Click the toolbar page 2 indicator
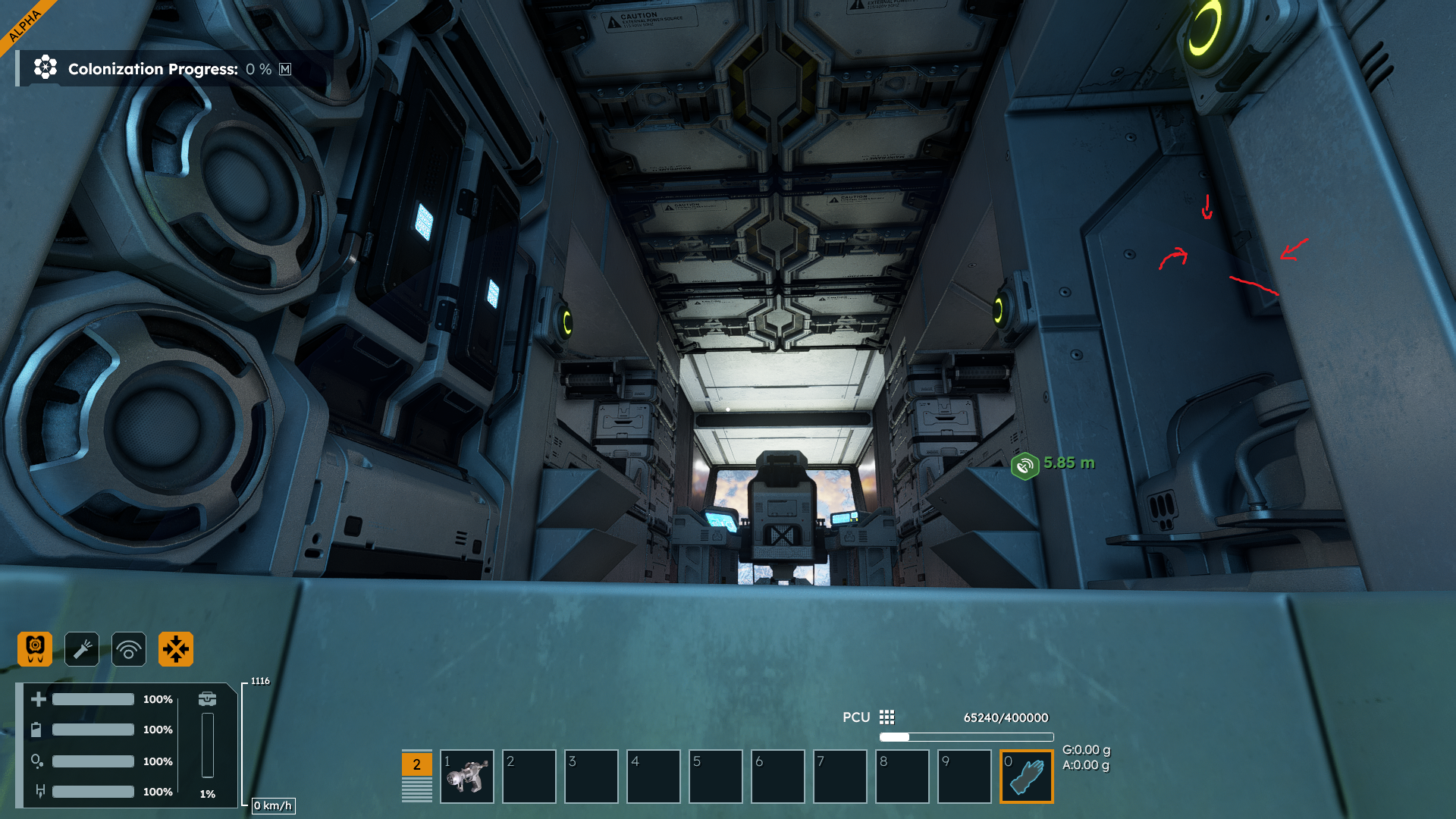The image size is (1456, 819). pyautogui.click(x=416, y=764)
